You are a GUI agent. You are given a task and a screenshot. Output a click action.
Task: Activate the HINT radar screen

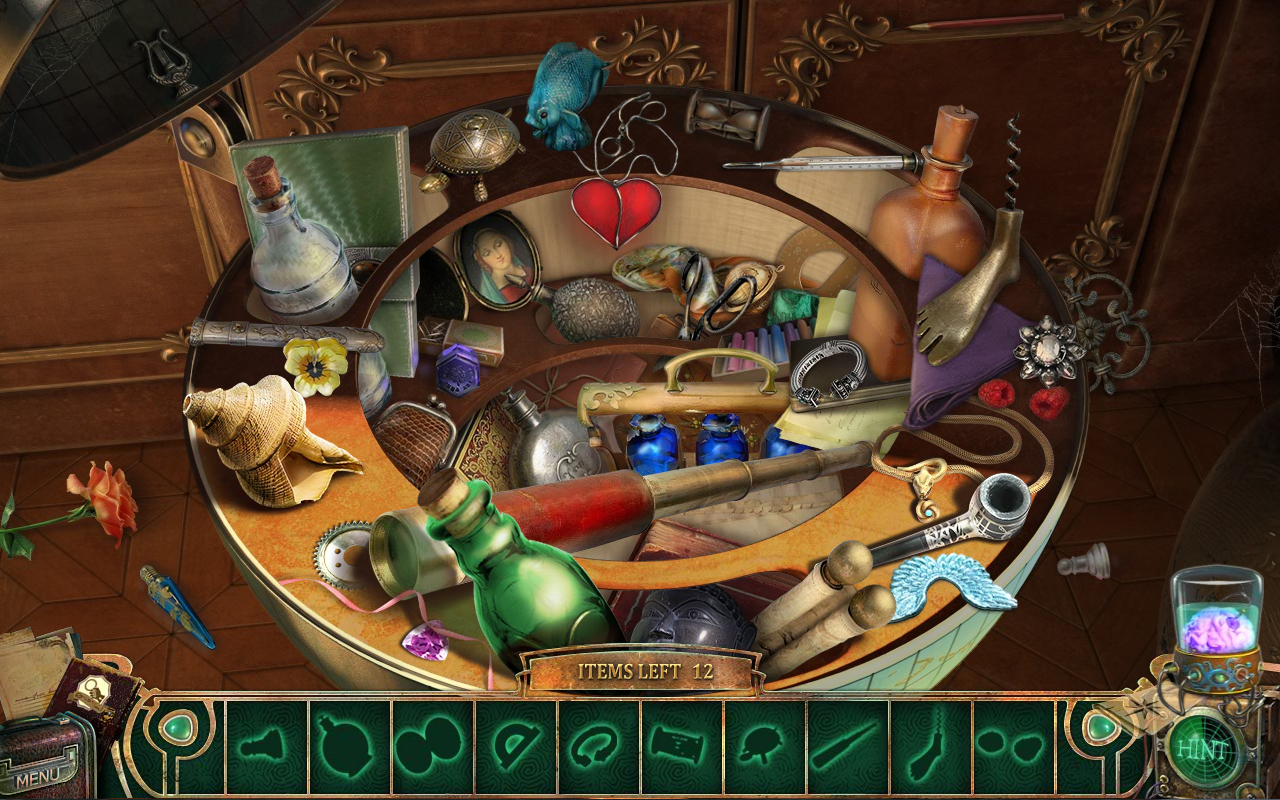tap(1203, 747)
